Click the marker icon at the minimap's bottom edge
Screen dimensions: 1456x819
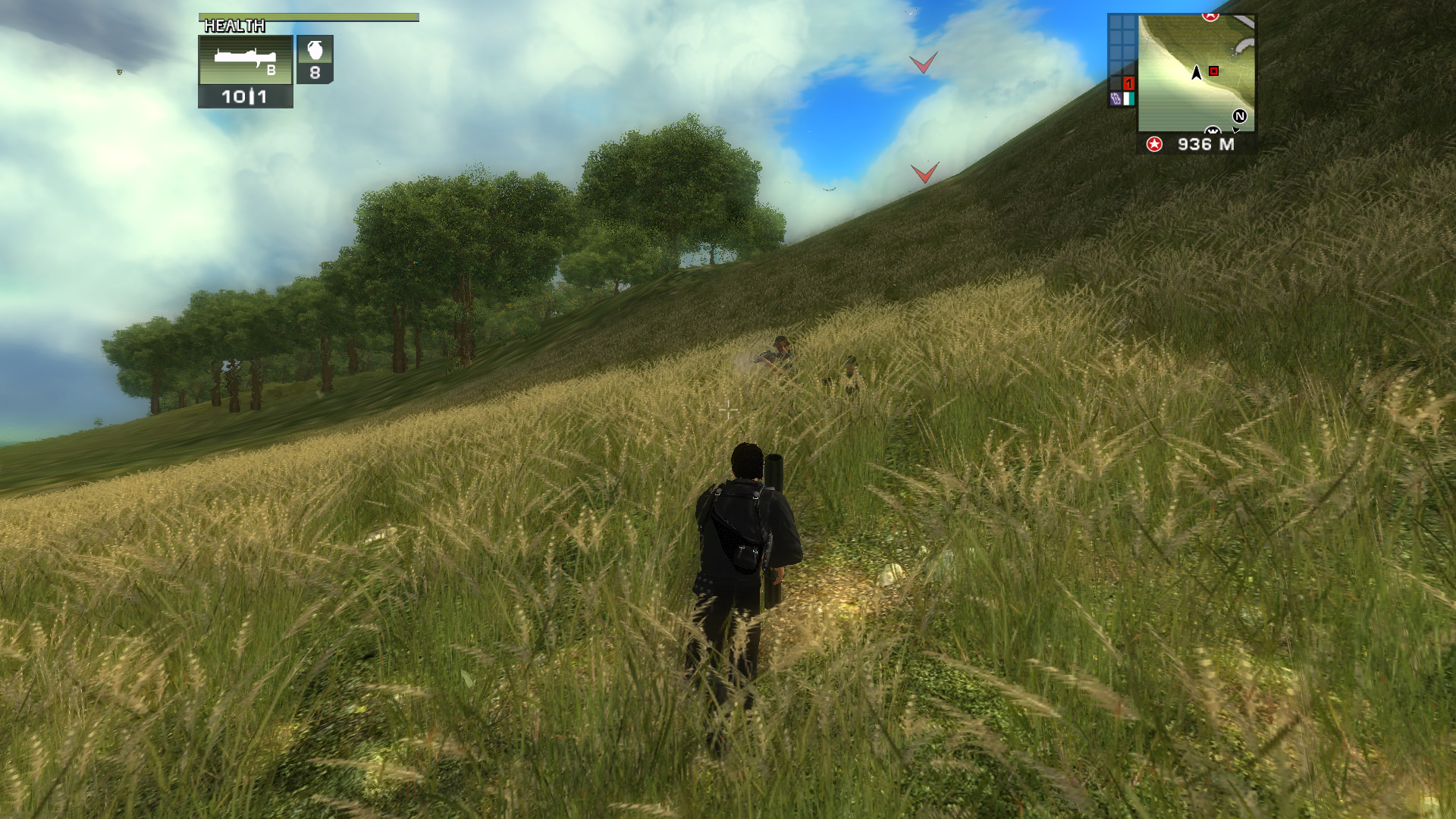[x=1213, y=130]
